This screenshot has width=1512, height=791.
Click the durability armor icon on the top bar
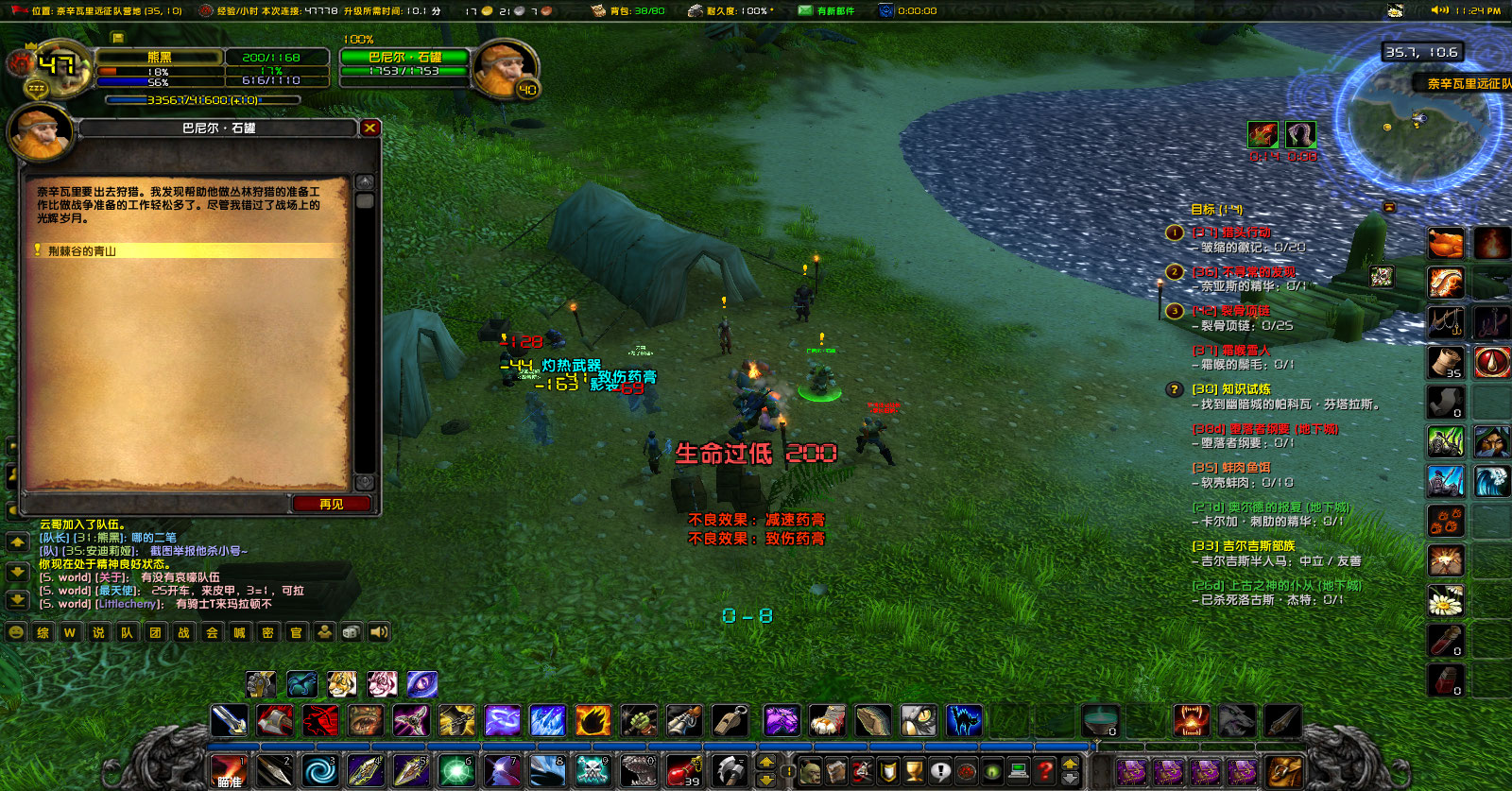[696, 10]
